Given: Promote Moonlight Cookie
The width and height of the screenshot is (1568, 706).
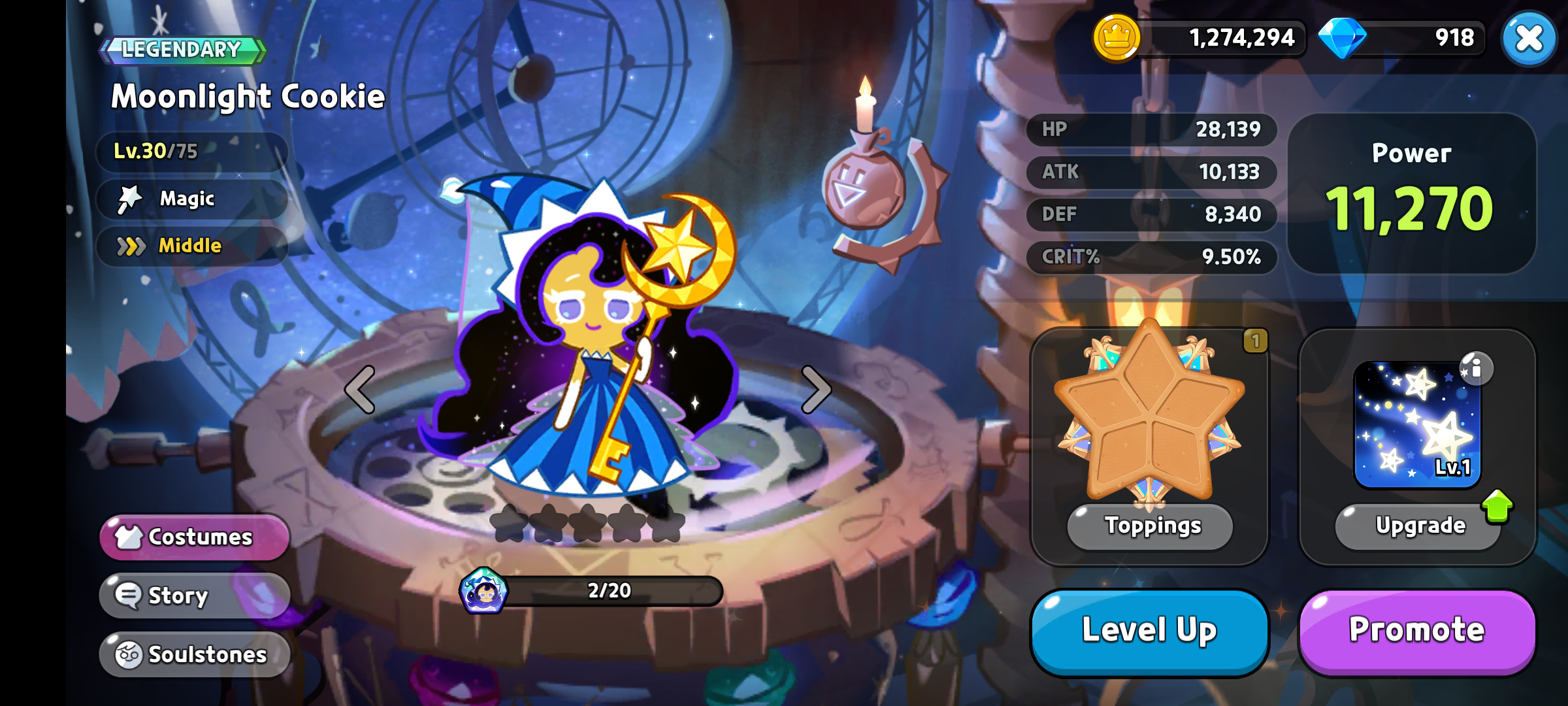Looking at the screenshot, I should 1417,631.
